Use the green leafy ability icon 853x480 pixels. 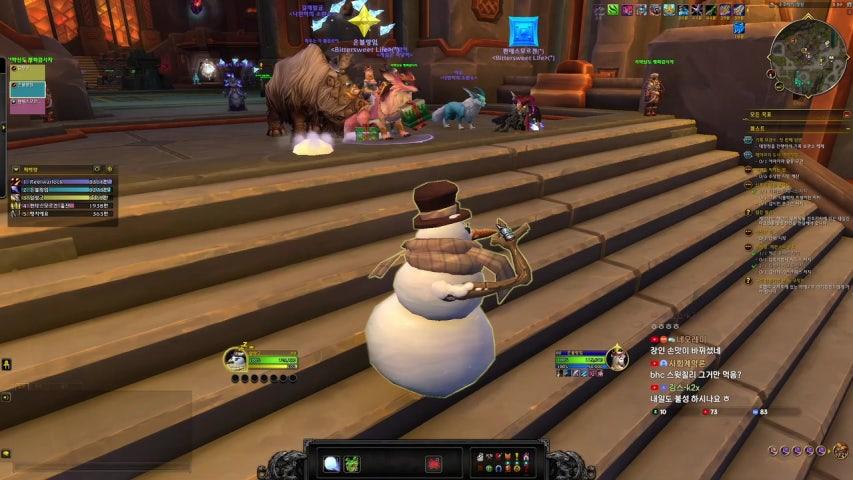(x=352, y=463)
